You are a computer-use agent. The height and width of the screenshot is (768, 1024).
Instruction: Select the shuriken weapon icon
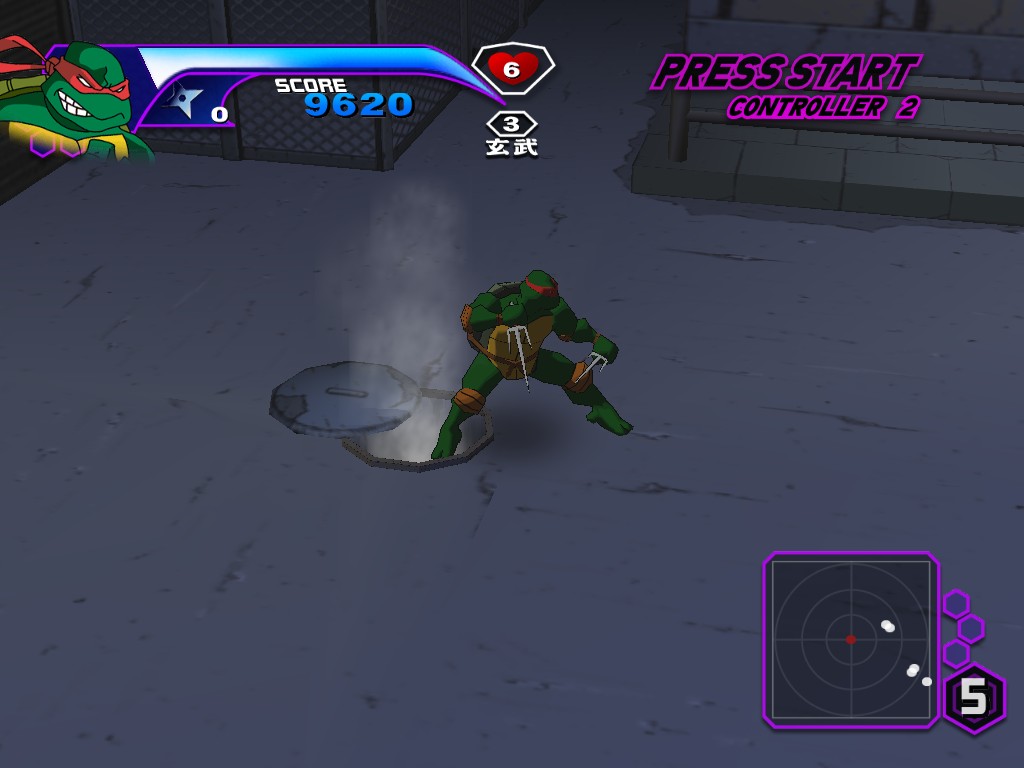[x=185, y=102]
